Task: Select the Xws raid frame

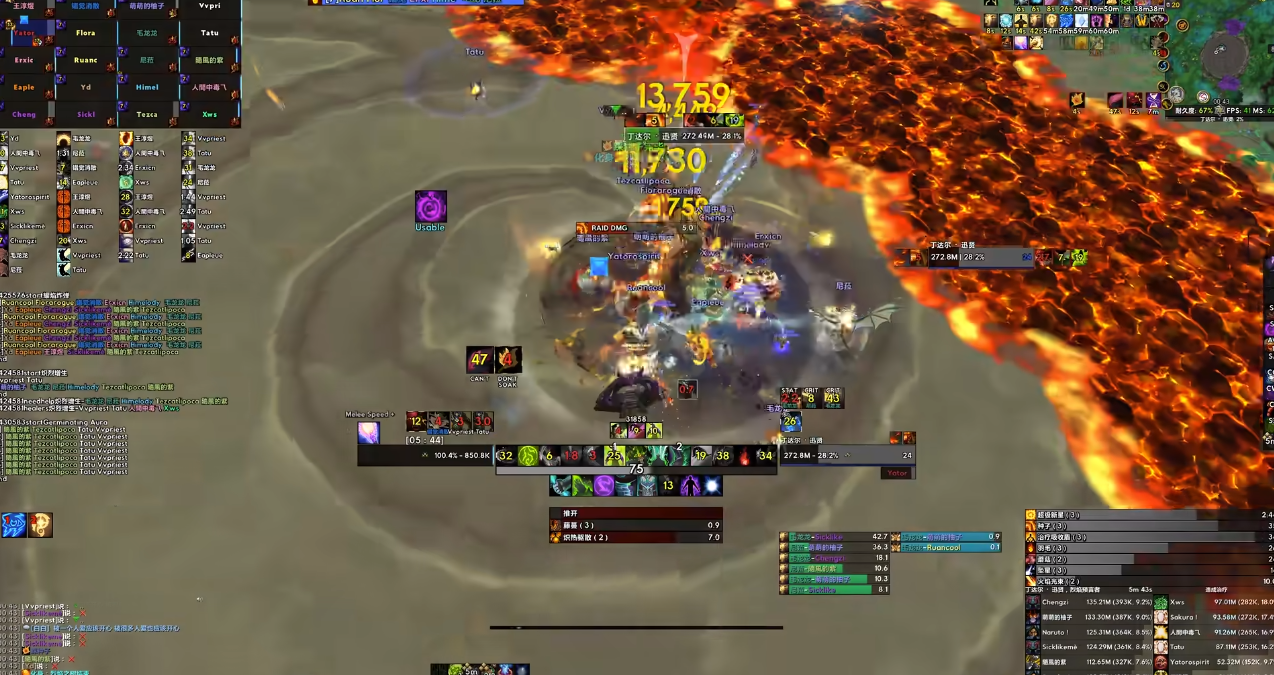Action: point(209,114)
